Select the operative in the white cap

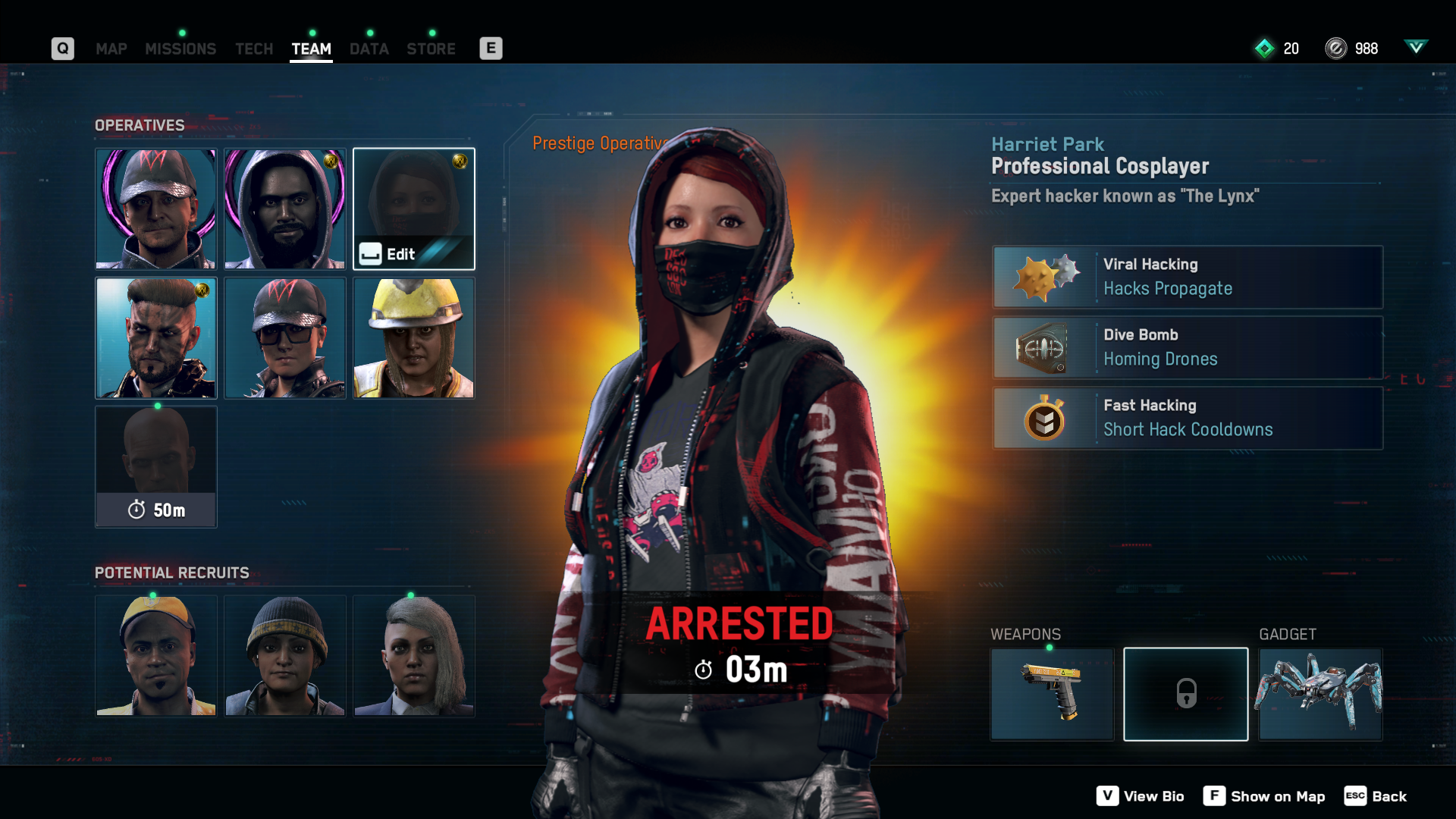[155, 209]
